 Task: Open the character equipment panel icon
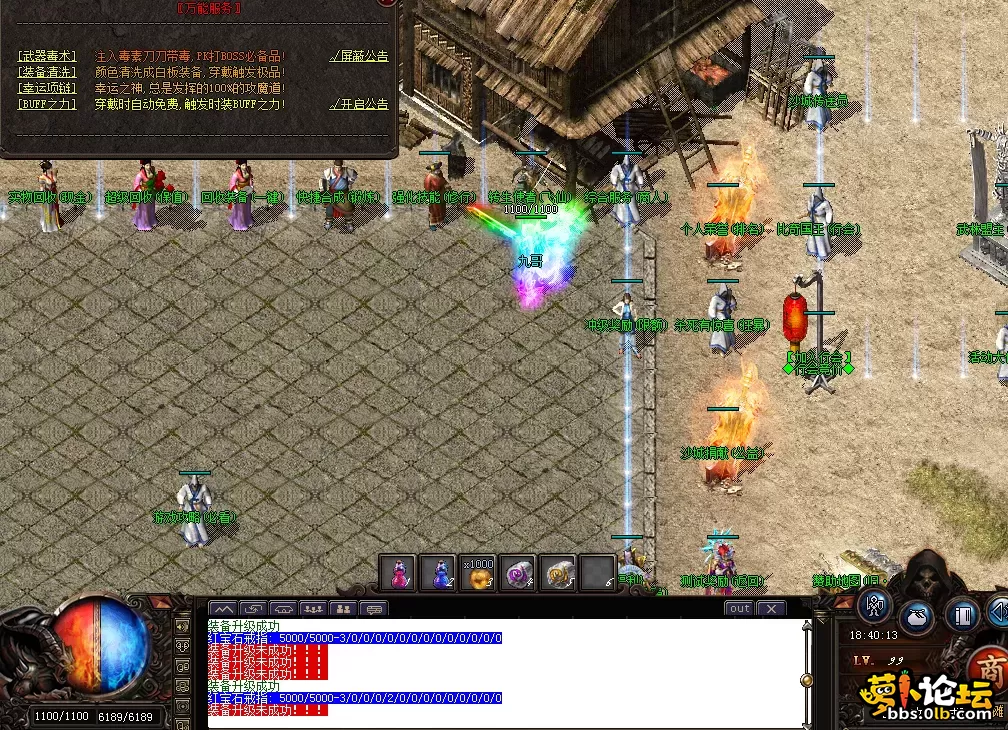[875, 604]
